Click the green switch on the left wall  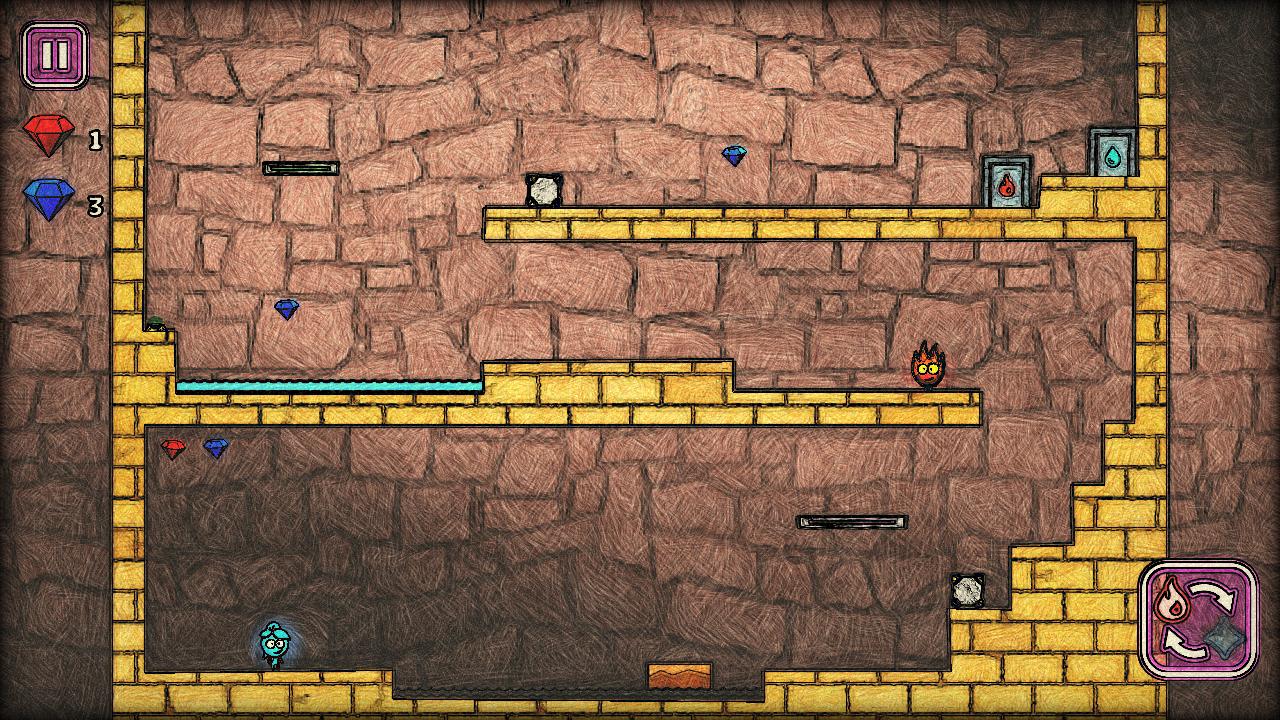click(x=155, y=322)
